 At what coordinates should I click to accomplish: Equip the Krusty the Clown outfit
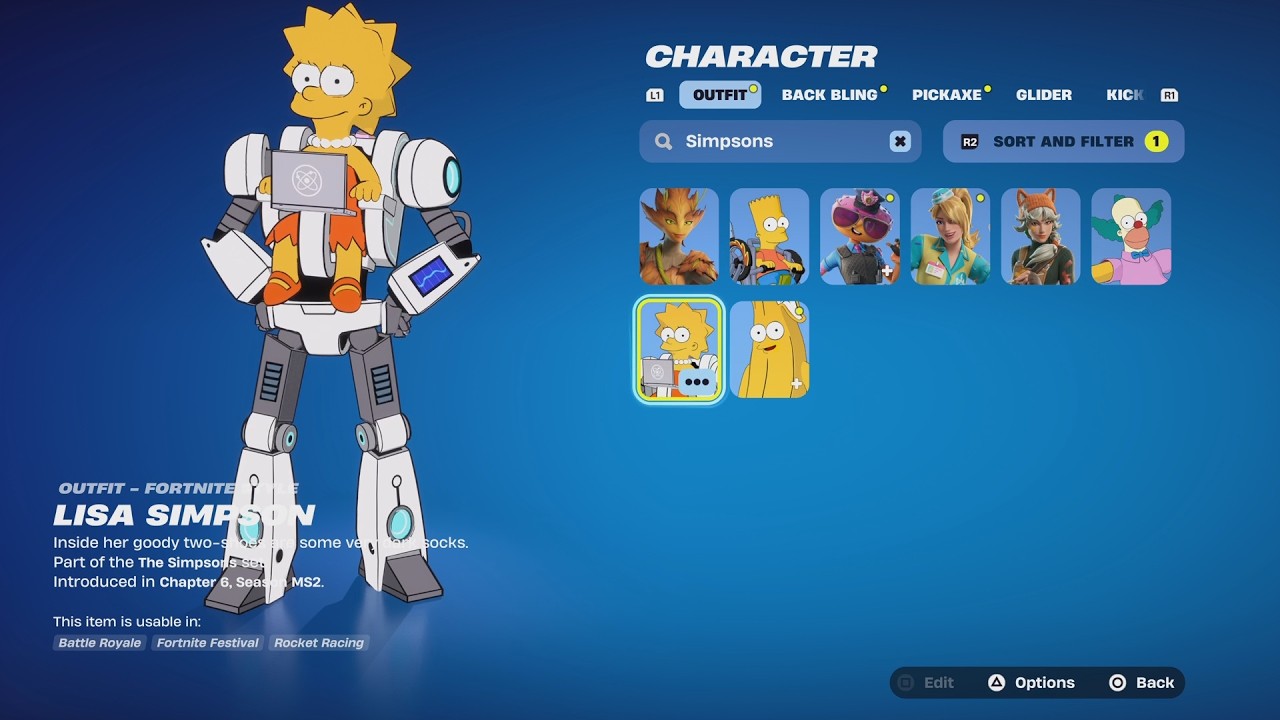point(1131,237)
